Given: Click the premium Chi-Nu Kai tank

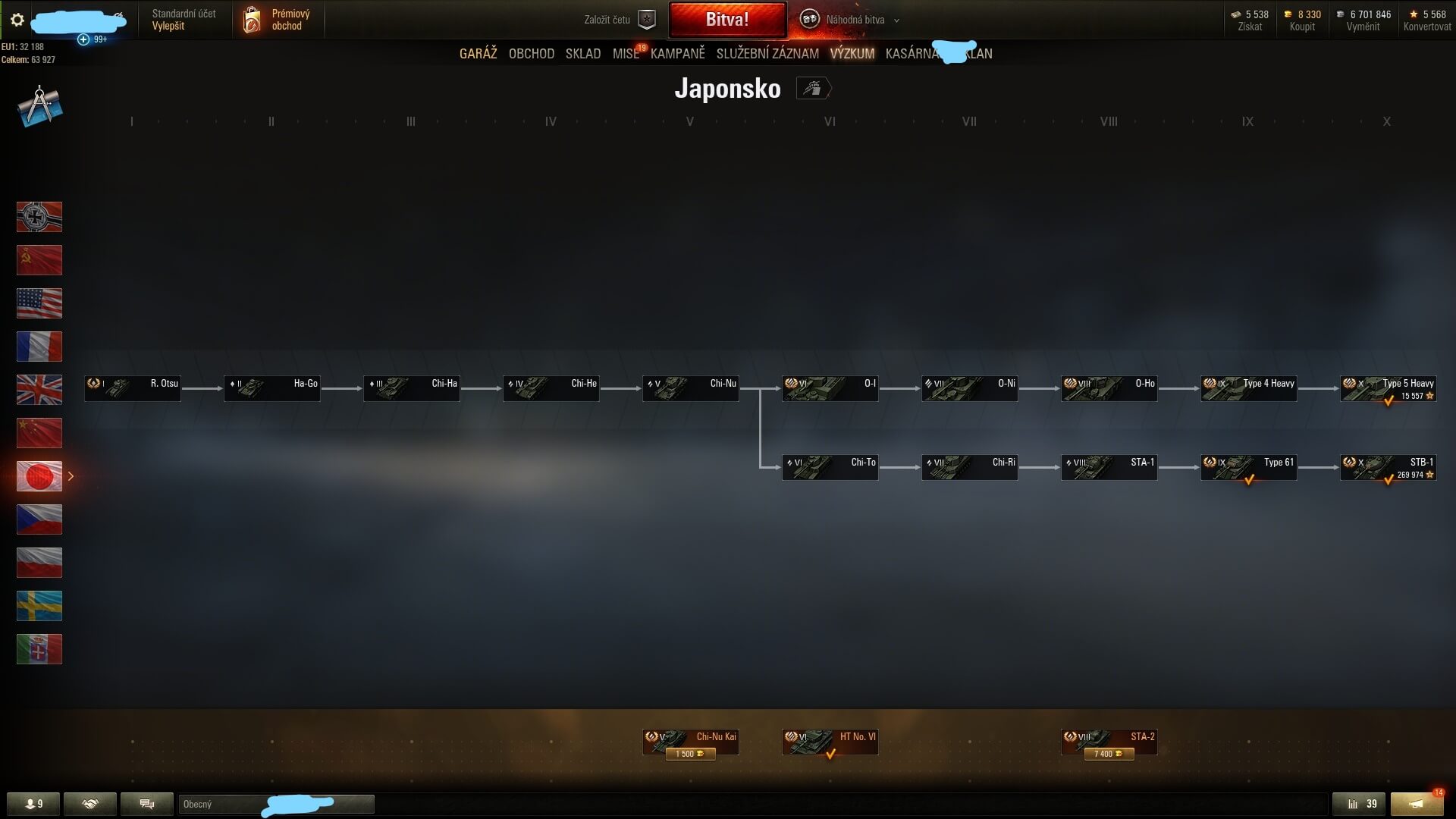Looking at the screenshot, I should [x=690, y=742].
